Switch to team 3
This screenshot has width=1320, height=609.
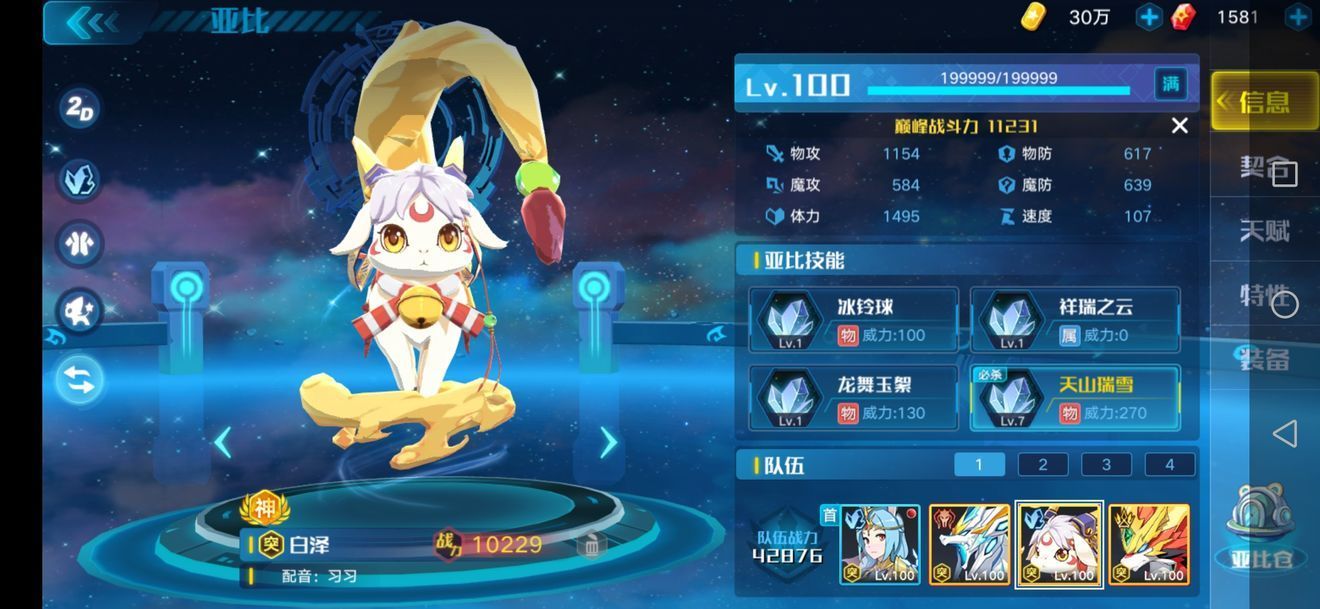tap(1106, 464)
